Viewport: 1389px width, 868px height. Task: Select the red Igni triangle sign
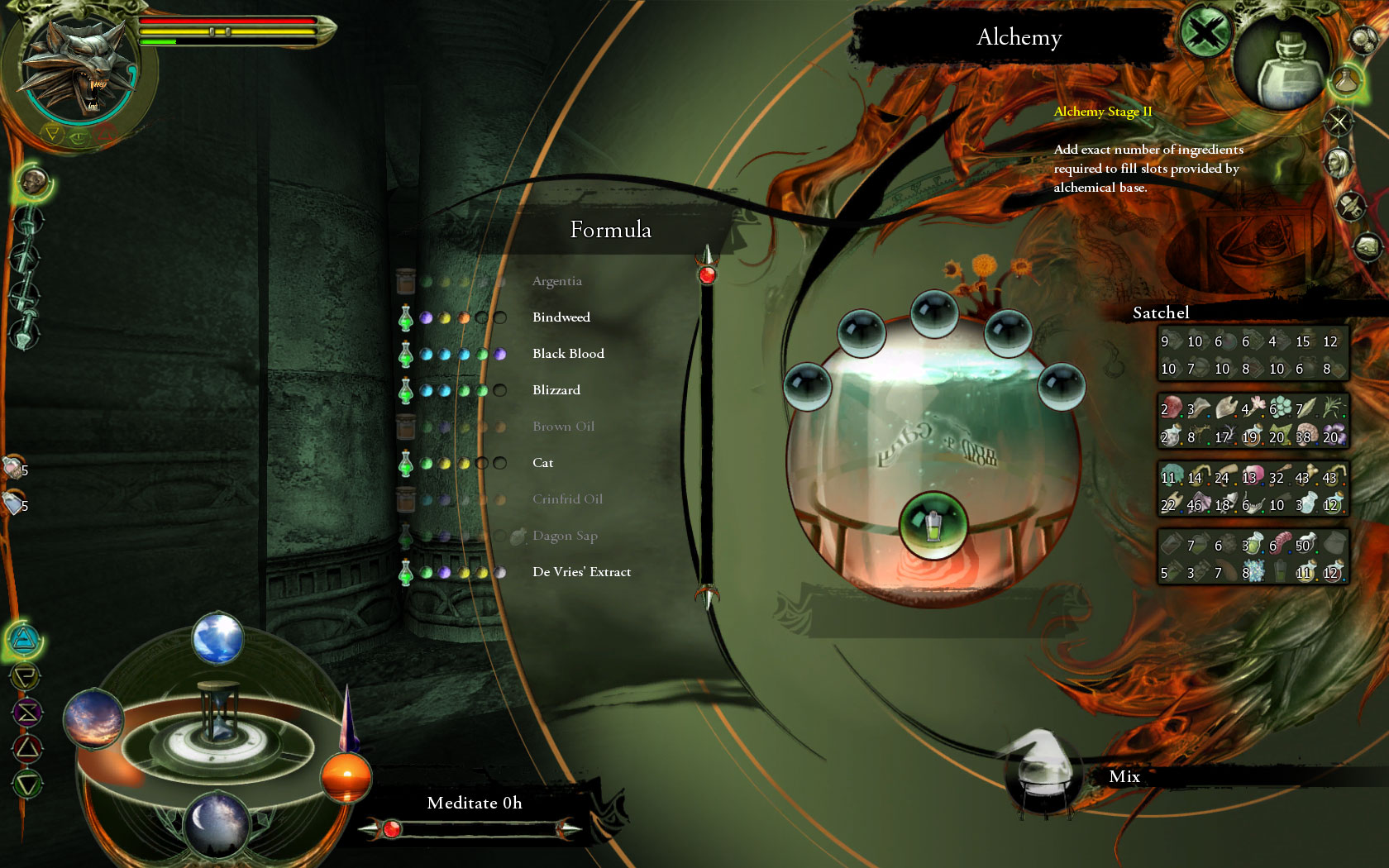[26, 748]
